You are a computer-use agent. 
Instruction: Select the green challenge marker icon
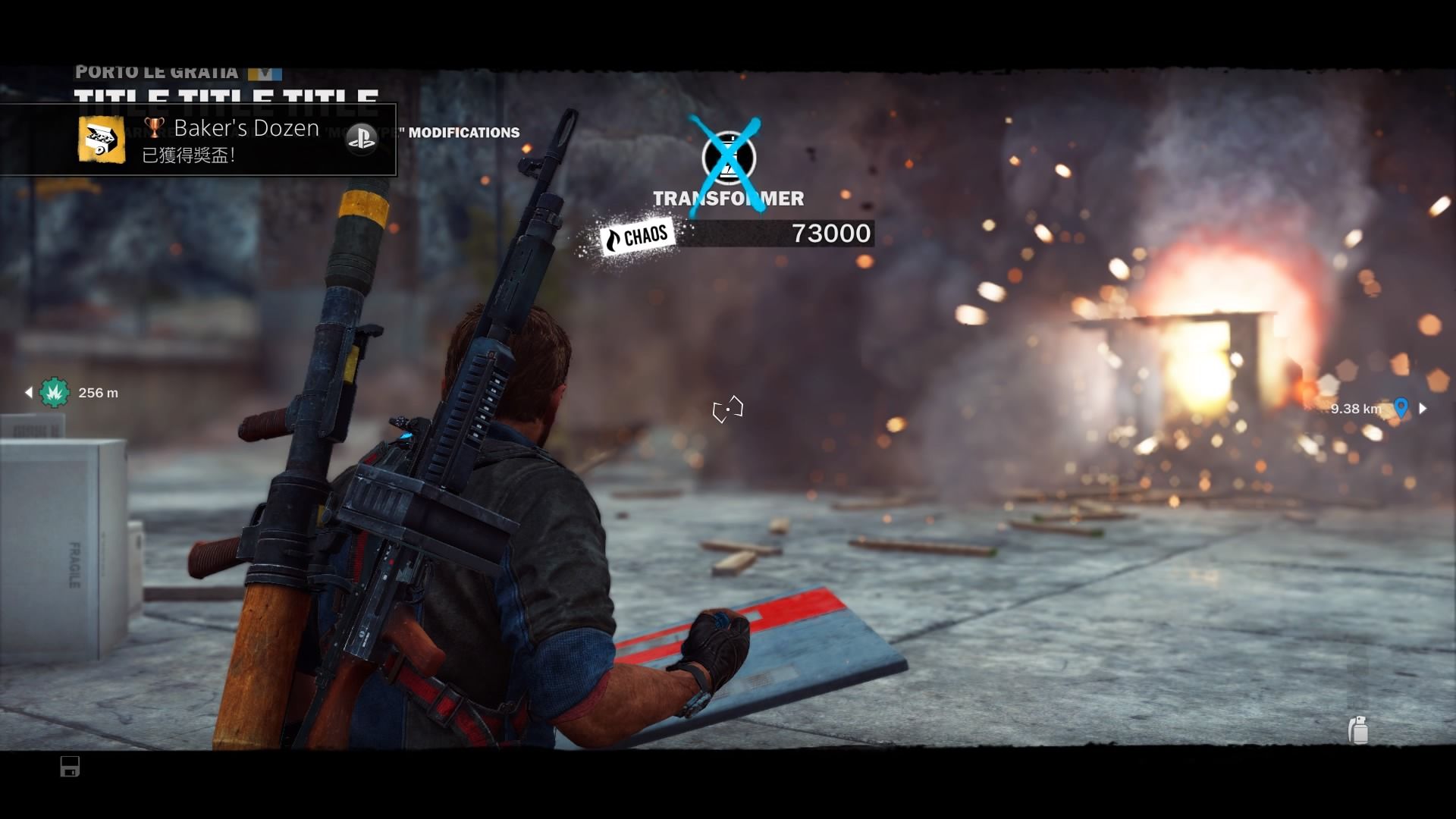(x=55, y=393)
